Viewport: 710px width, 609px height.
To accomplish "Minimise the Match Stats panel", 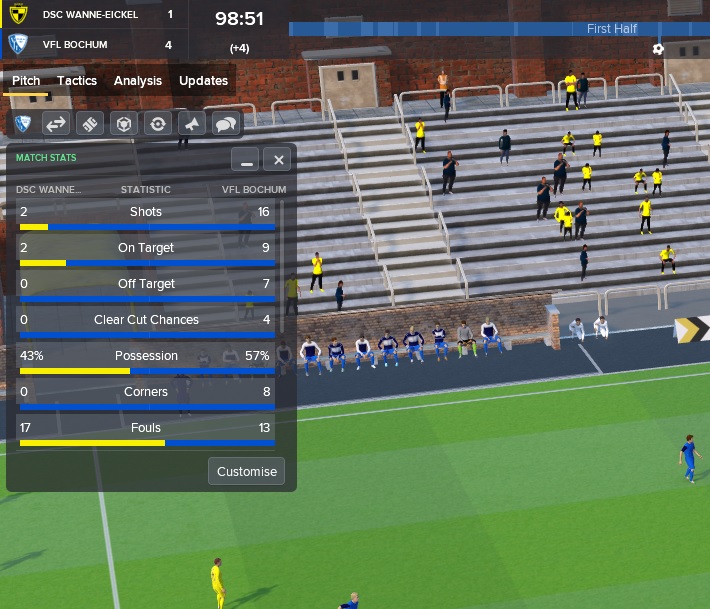I will tap(246, 160).
